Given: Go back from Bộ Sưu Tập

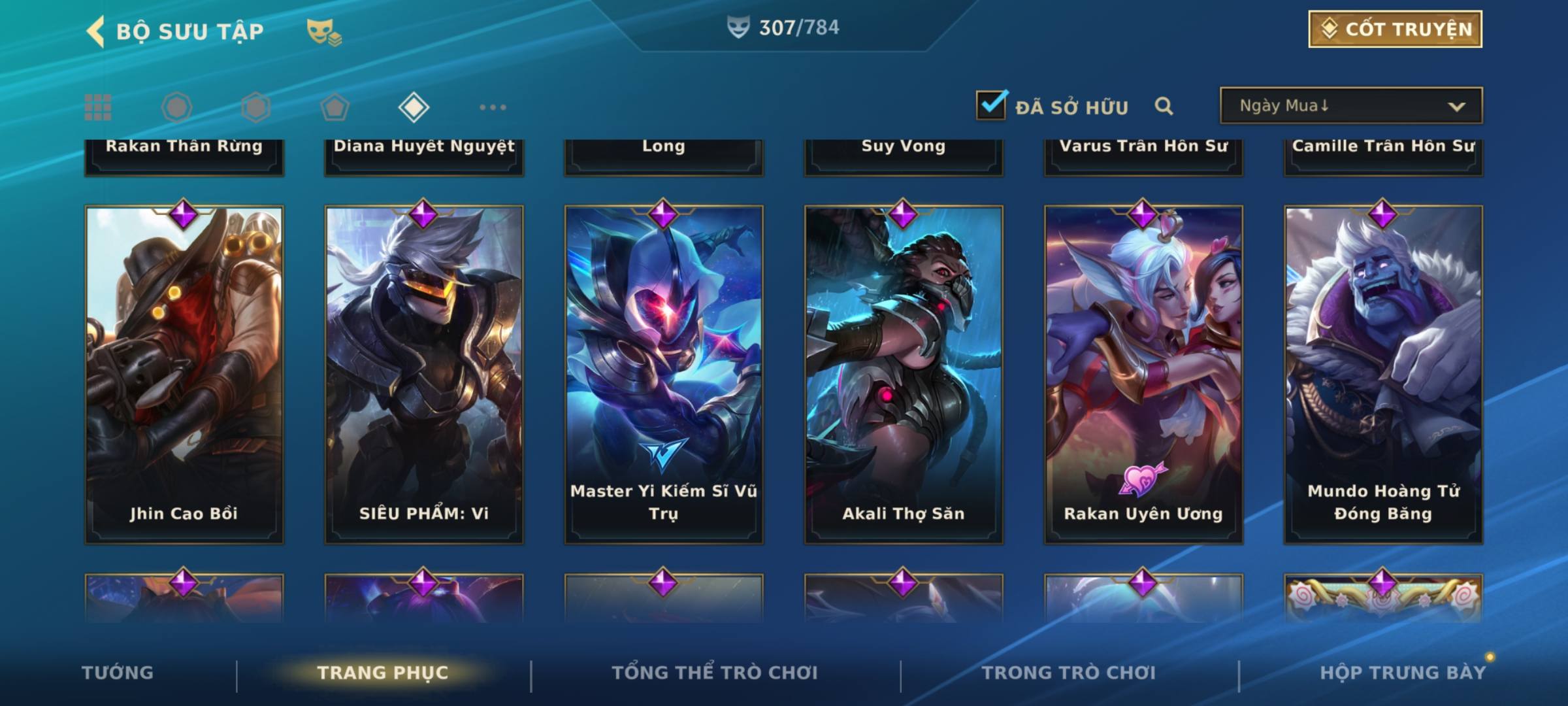Looking at the screenshot, I should click(95, 31).
